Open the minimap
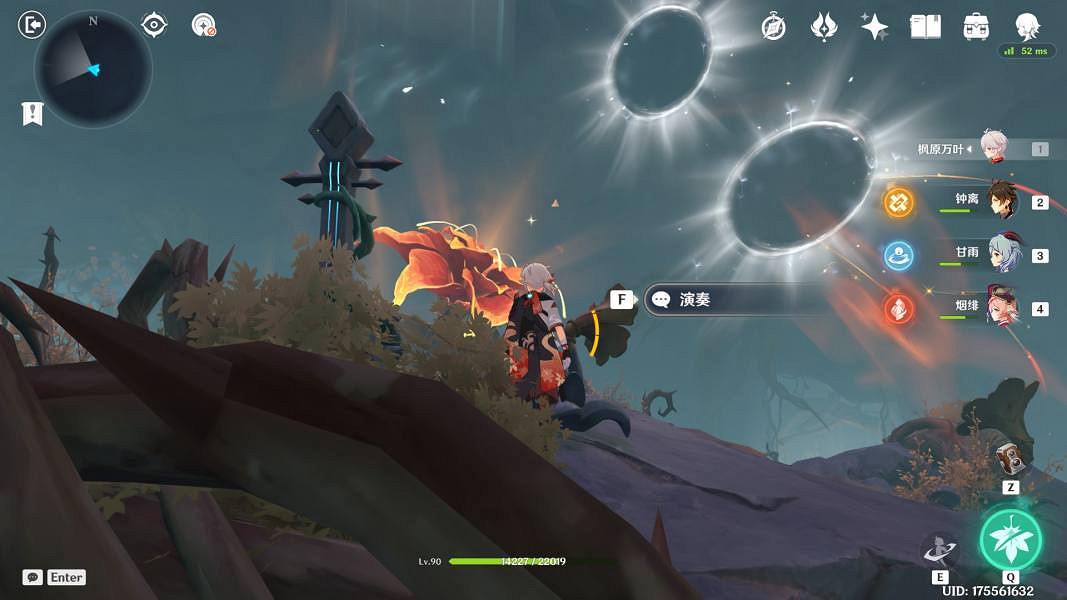 click(93, 69)
